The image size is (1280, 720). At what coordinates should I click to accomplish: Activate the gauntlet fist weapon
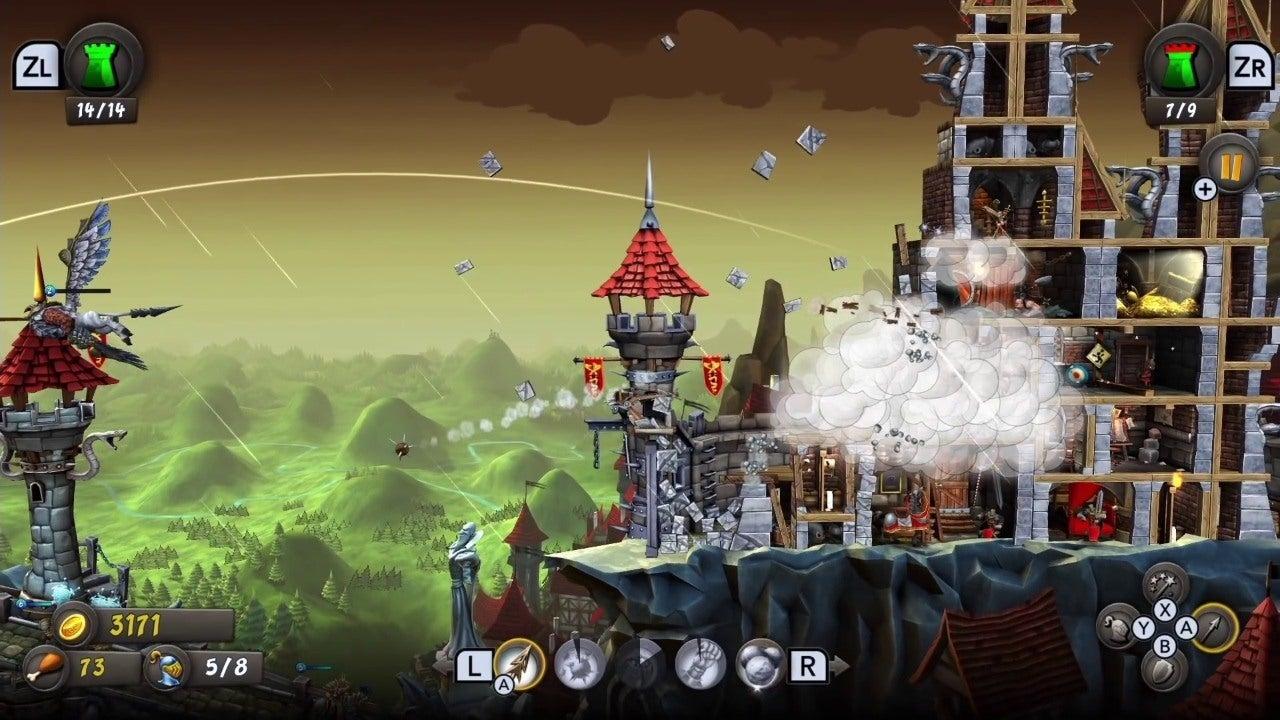point(700,663)
